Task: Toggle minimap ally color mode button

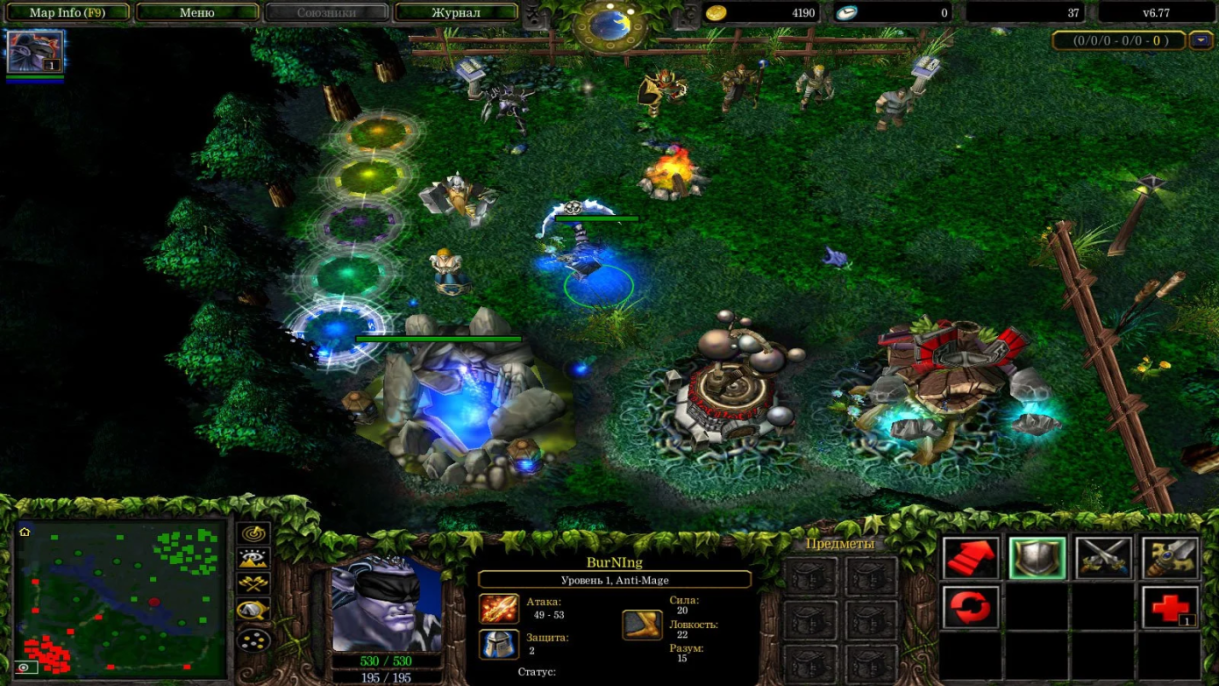Action: 254,585
